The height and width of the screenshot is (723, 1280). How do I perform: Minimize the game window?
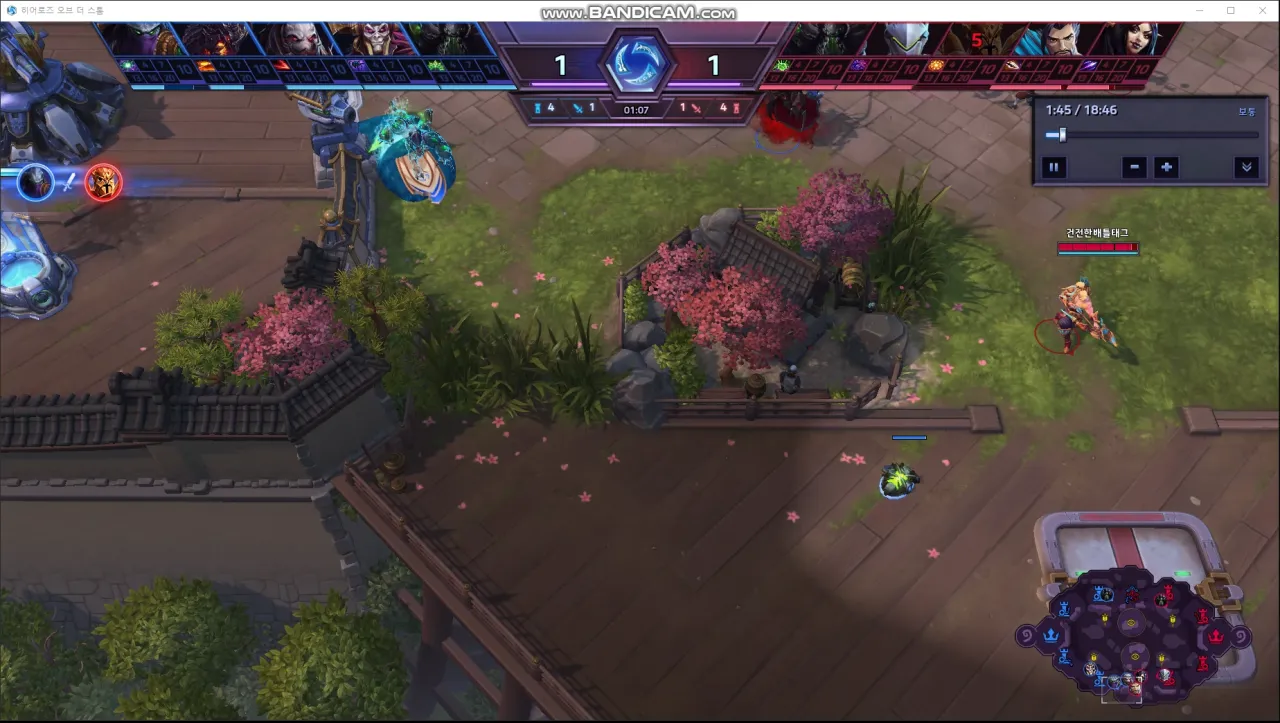(x=1200, y=10)
